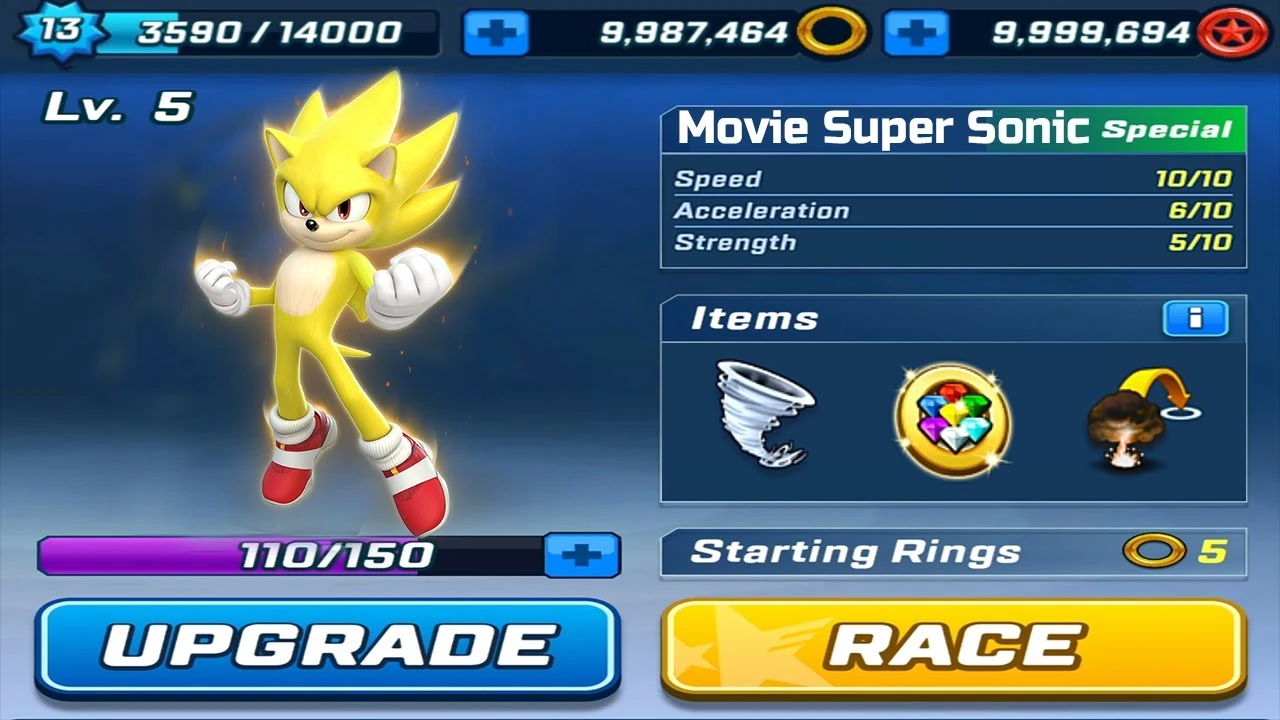Viewport: 1280px width, 720px height.
Task: Click the gold ring currency icon
Action: coord(832,33)
